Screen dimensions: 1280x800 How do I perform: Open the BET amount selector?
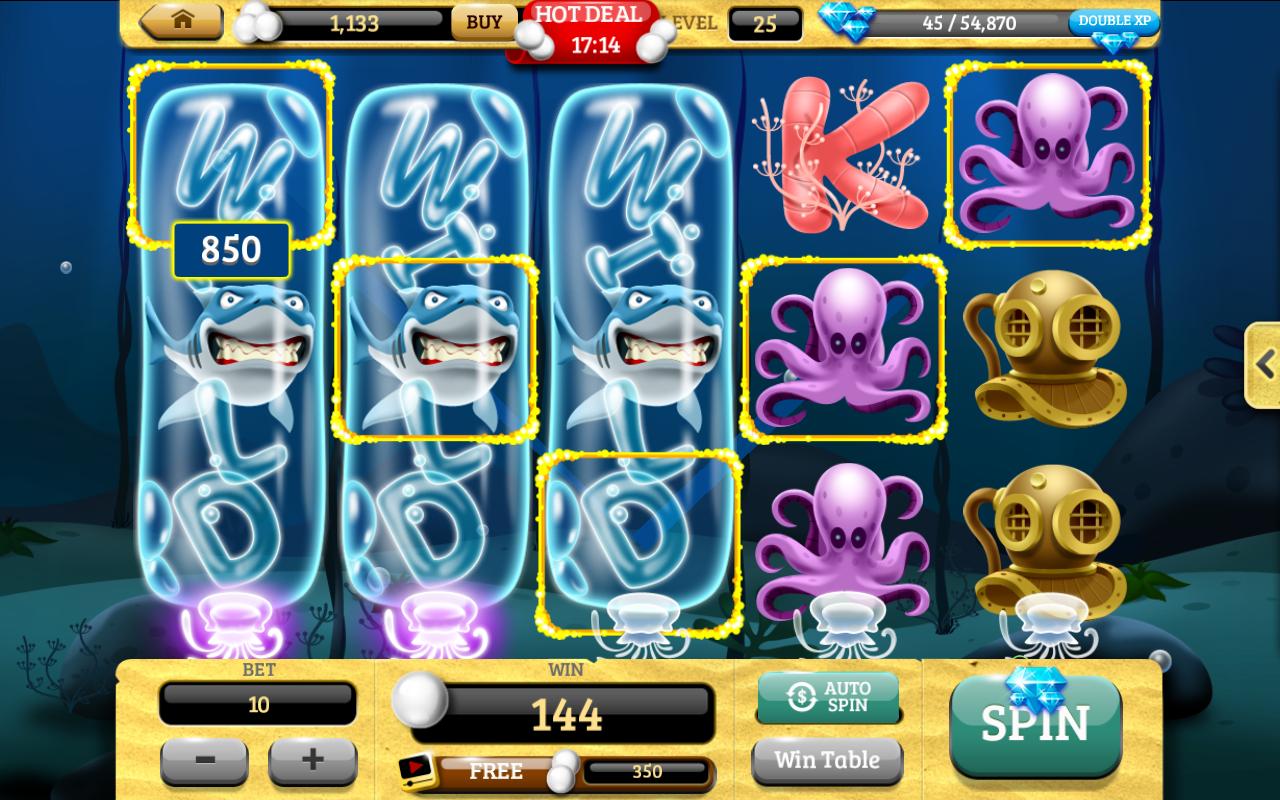[x=258, y=703]
